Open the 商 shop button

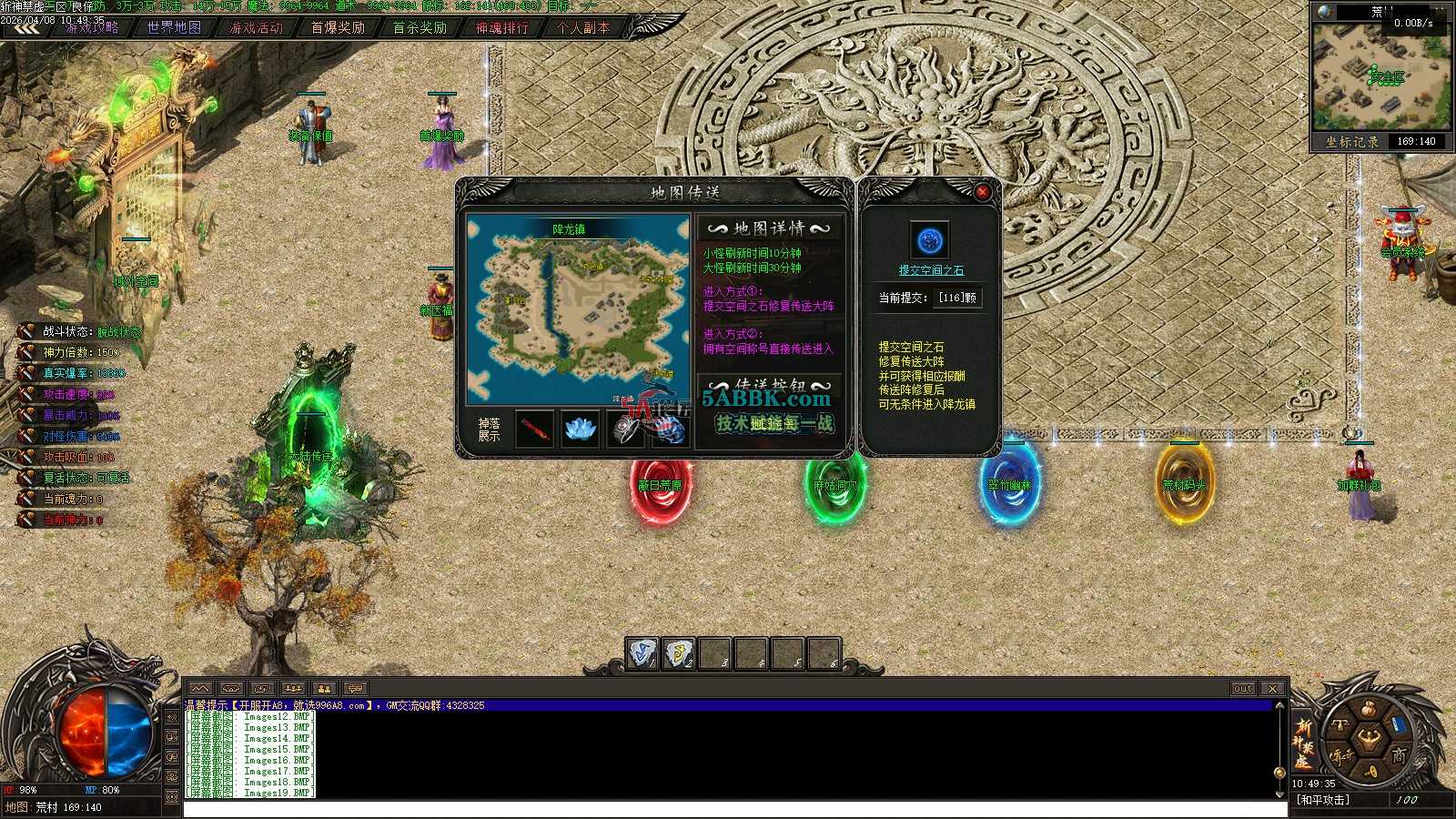click(1400, 755)
